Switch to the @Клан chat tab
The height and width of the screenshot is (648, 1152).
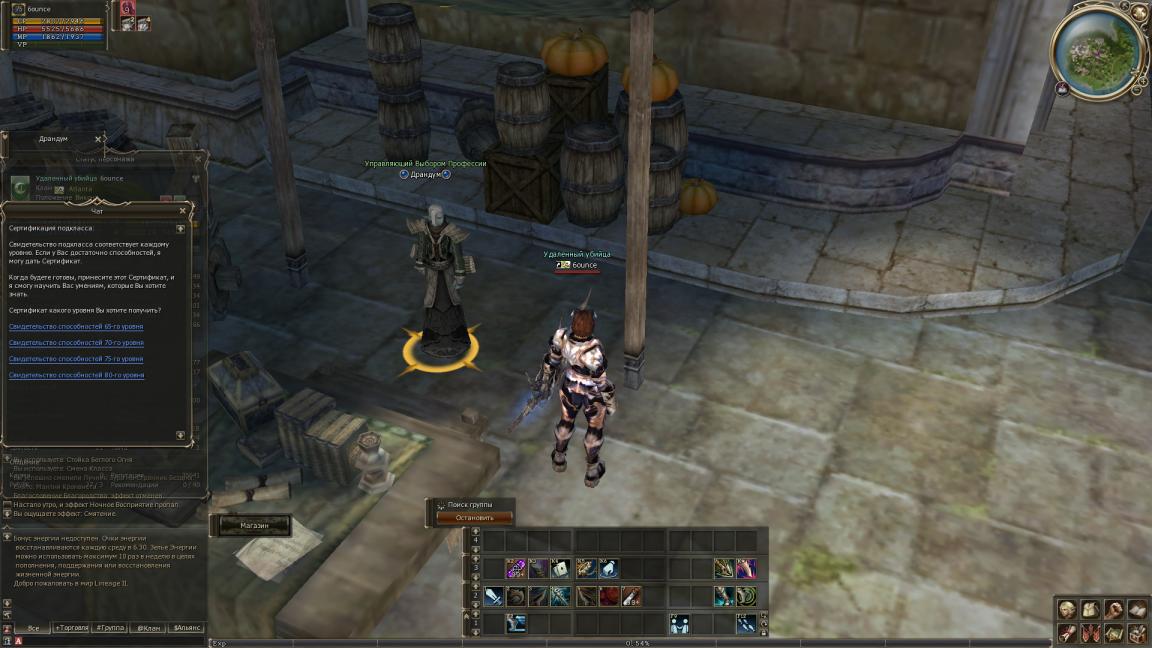pos(148,628)
